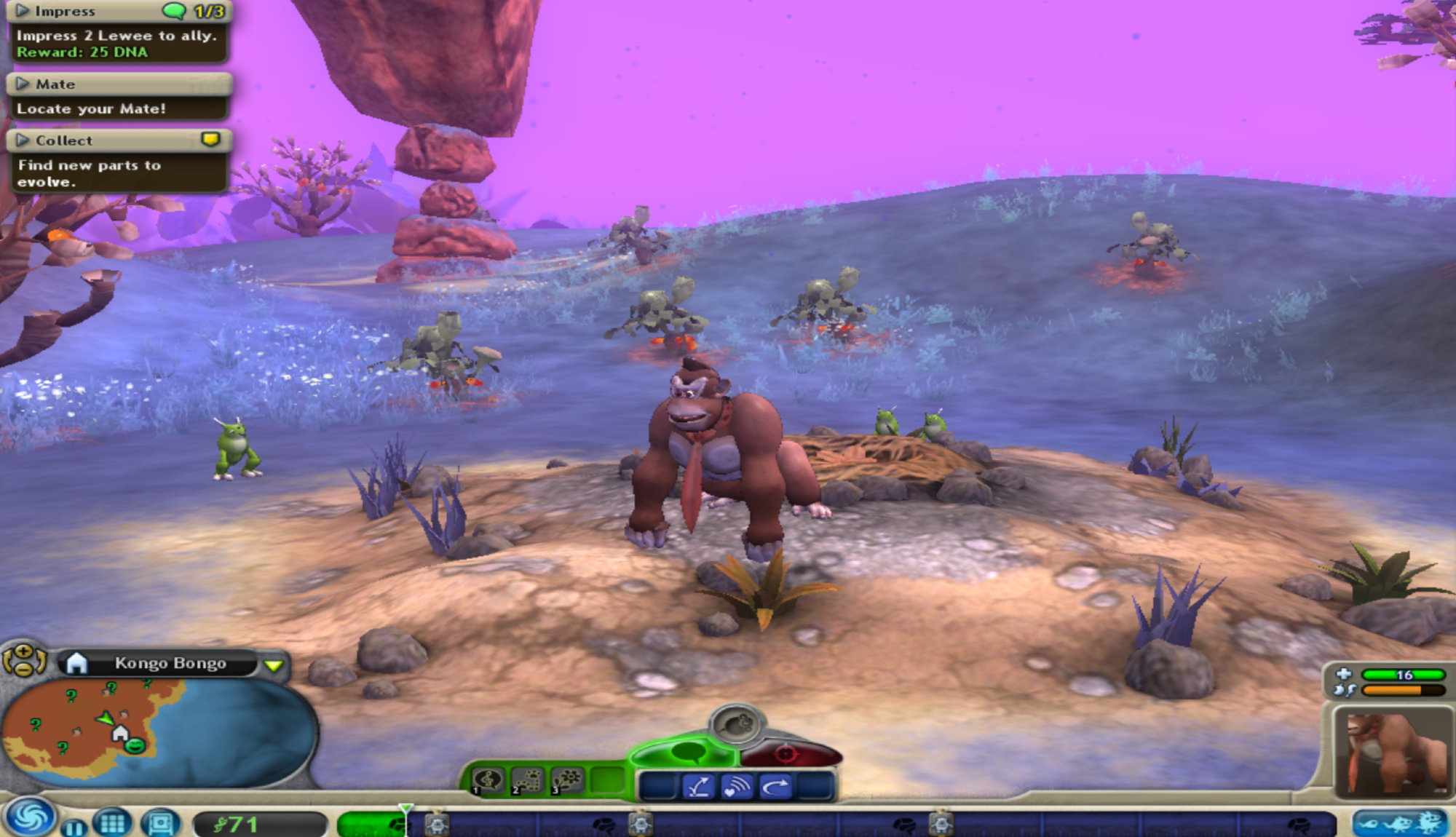Pause the game
Screen dimensions: 1456x837
point(74,828)
